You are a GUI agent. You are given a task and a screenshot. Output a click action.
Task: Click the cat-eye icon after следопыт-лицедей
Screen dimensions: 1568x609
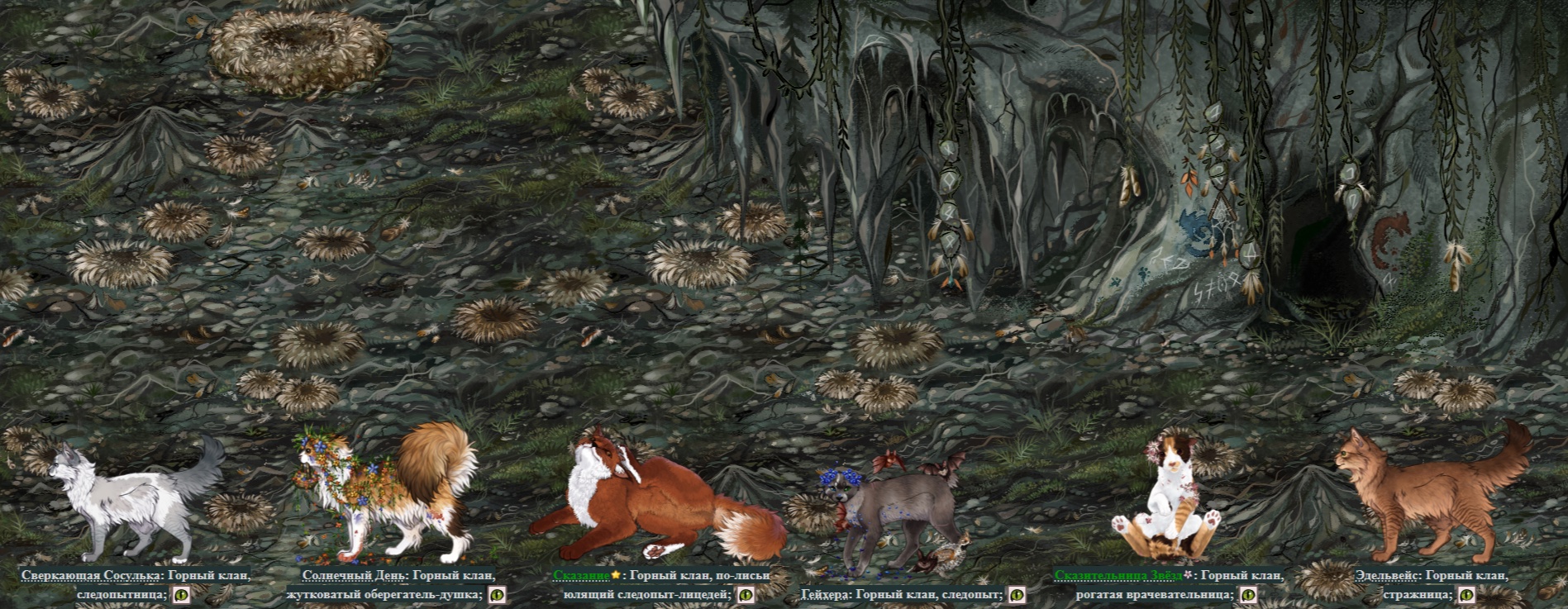(745, 594)
